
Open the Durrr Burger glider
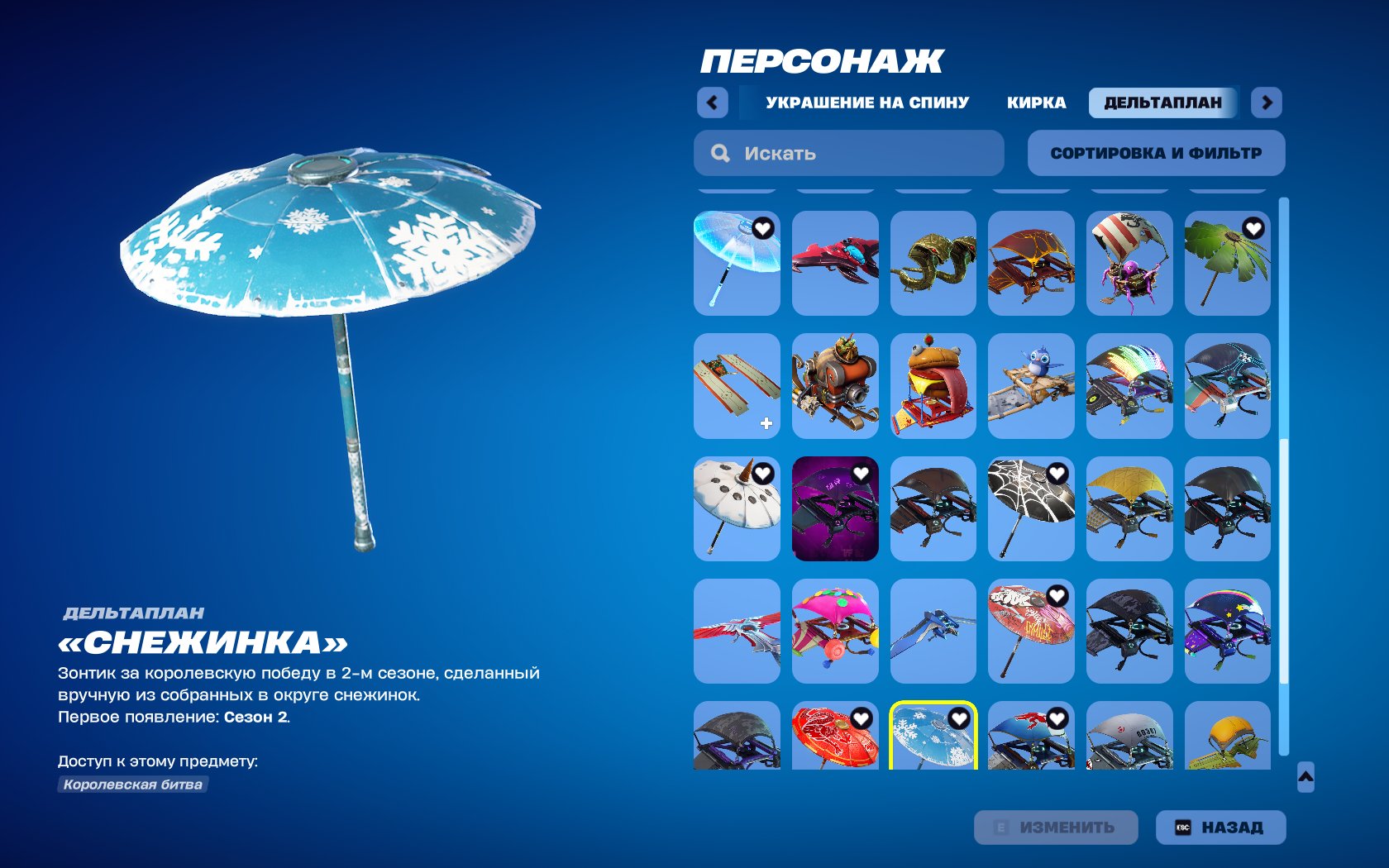[933, 384]
